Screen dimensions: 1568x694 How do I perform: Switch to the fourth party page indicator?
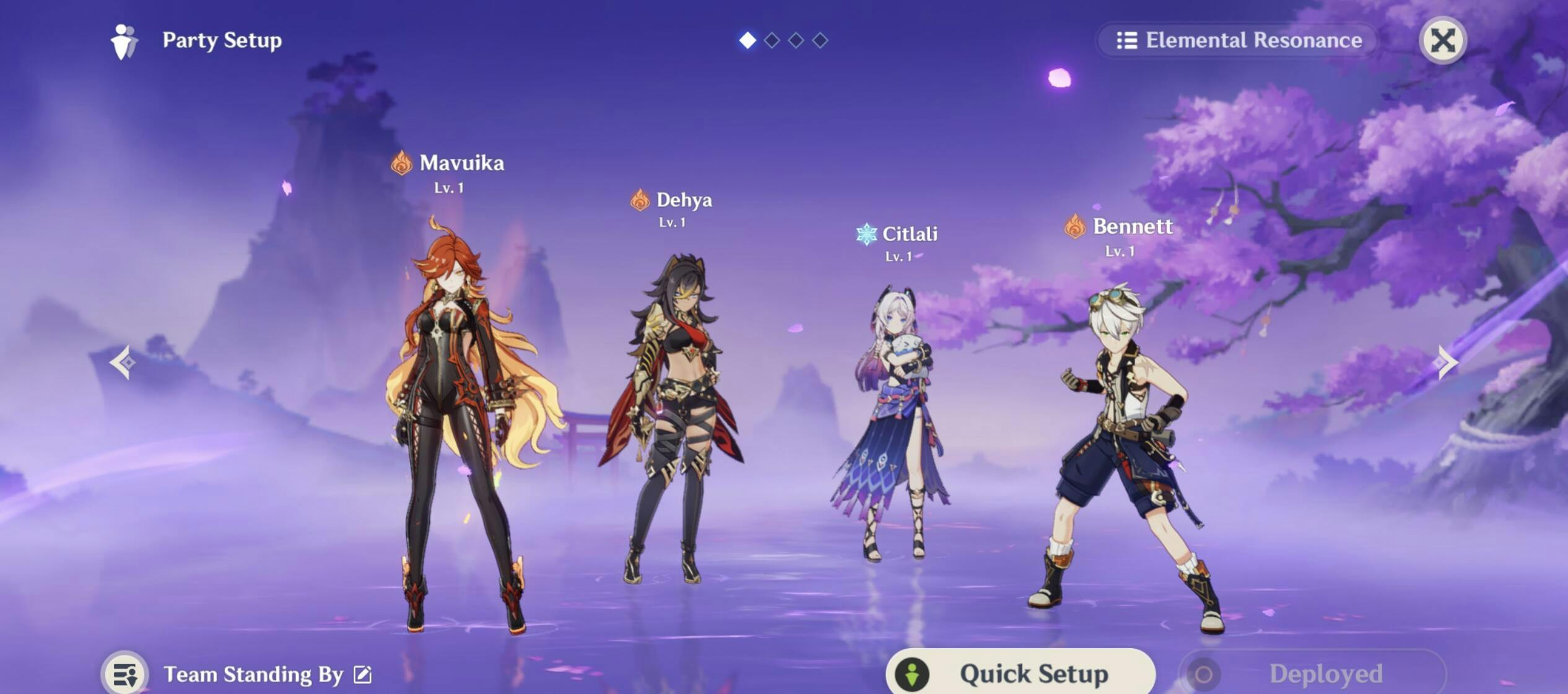coord(820,41)
